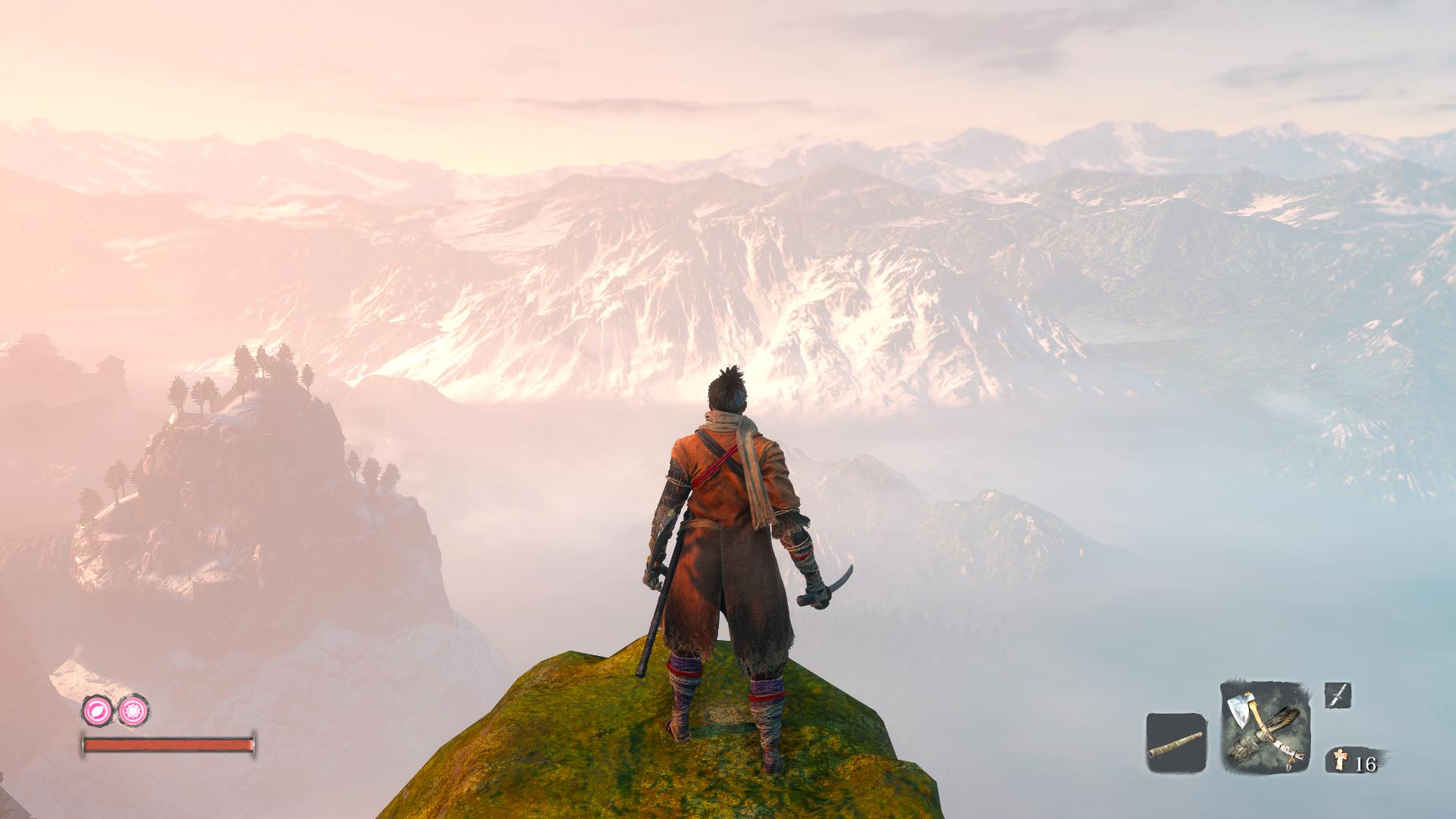
Task: Select the petal resurrection node
Action: pyautogui.click(x=97, y=710)
